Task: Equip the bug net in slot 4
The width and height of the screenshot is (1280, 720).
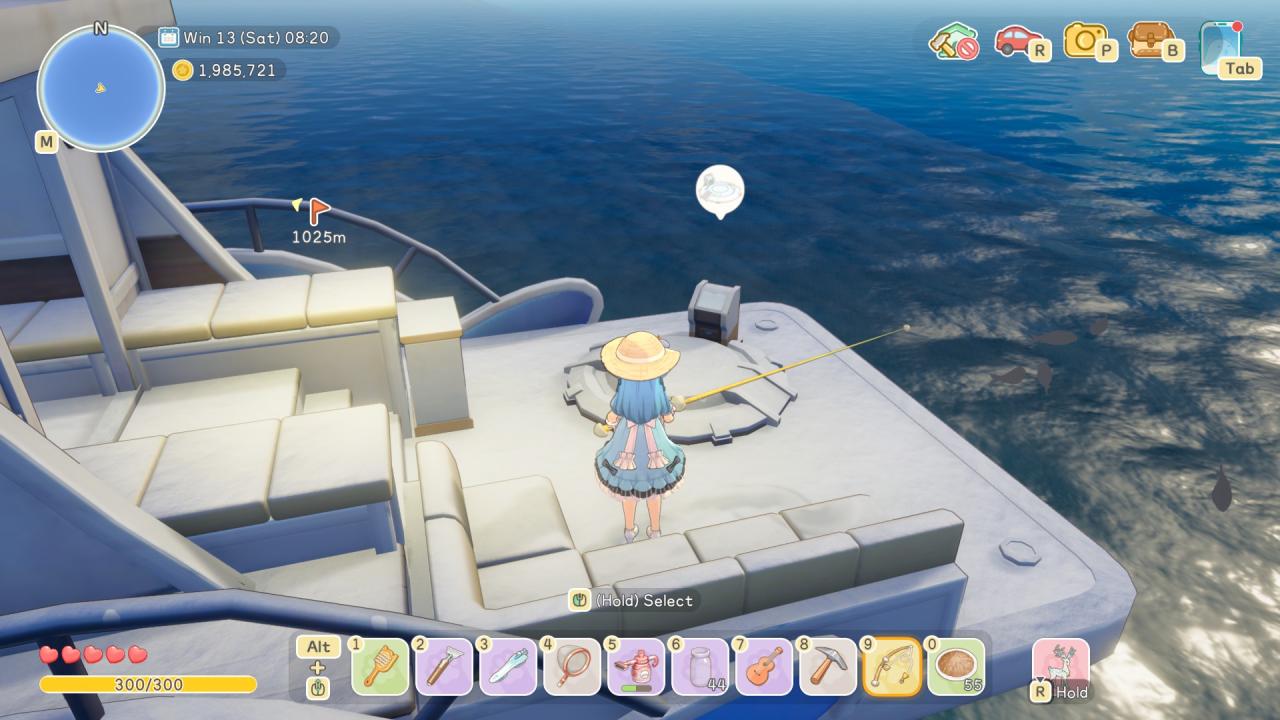Action: [572, 667]
